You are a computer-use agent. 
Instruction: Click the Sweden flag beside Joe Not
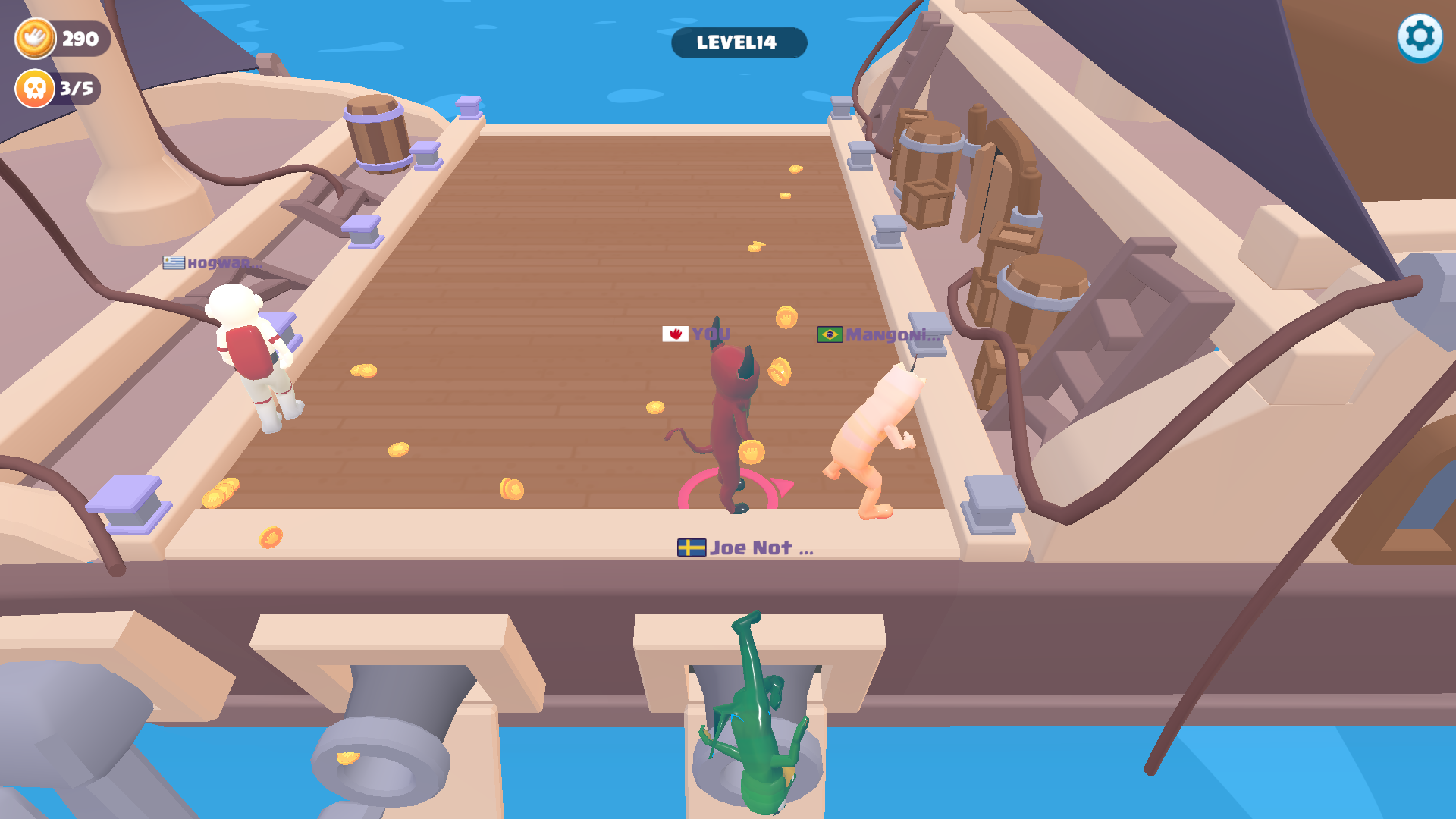[x=691, y=546]
